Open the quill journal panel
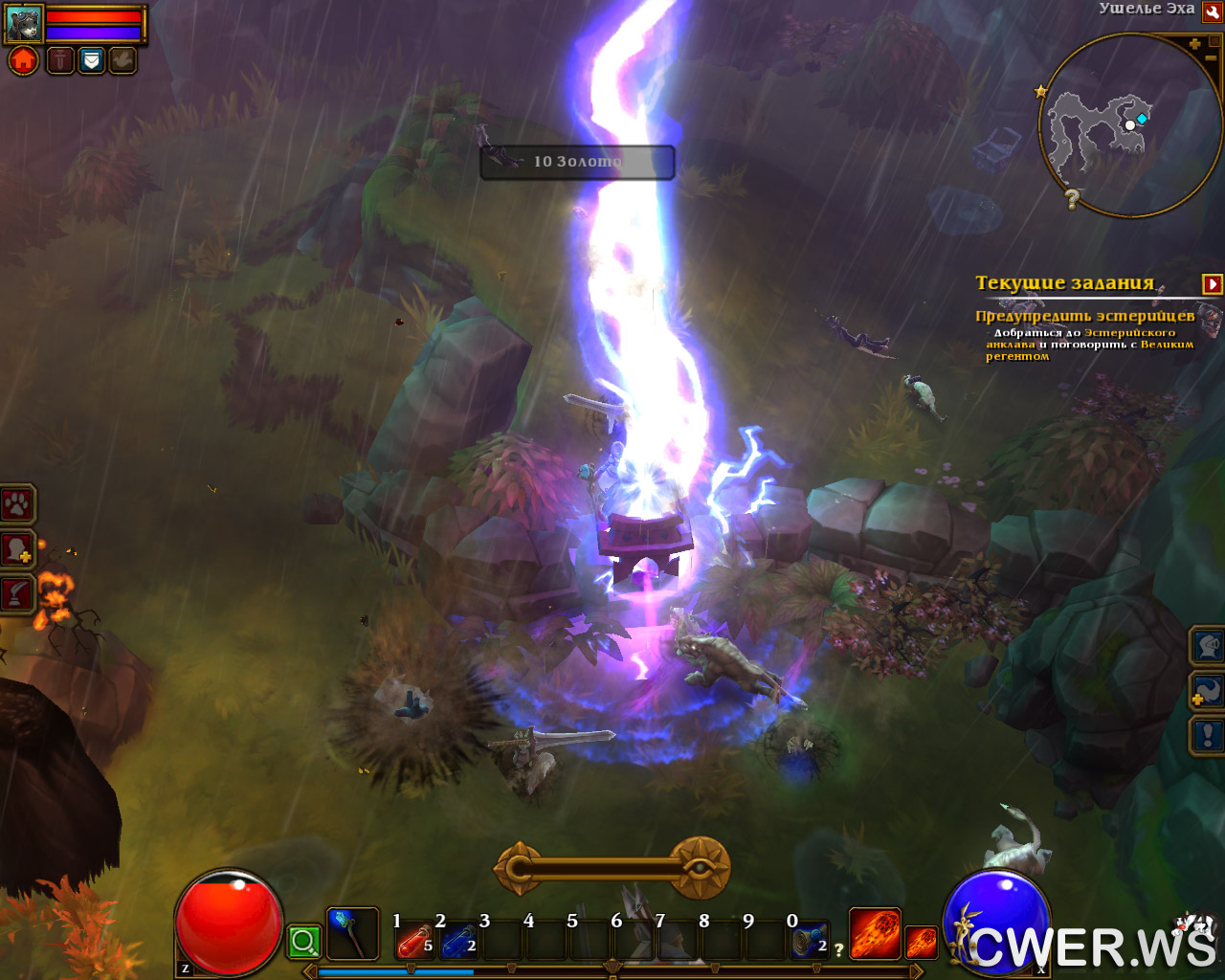1225x980 pixels. point(17,593)
